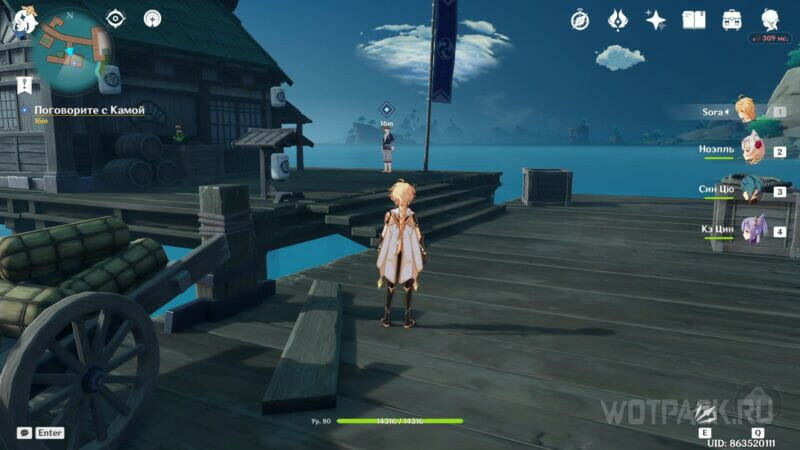Open the compass icon in top bar
Screen dimensions: 800x450
coord(580,19)
